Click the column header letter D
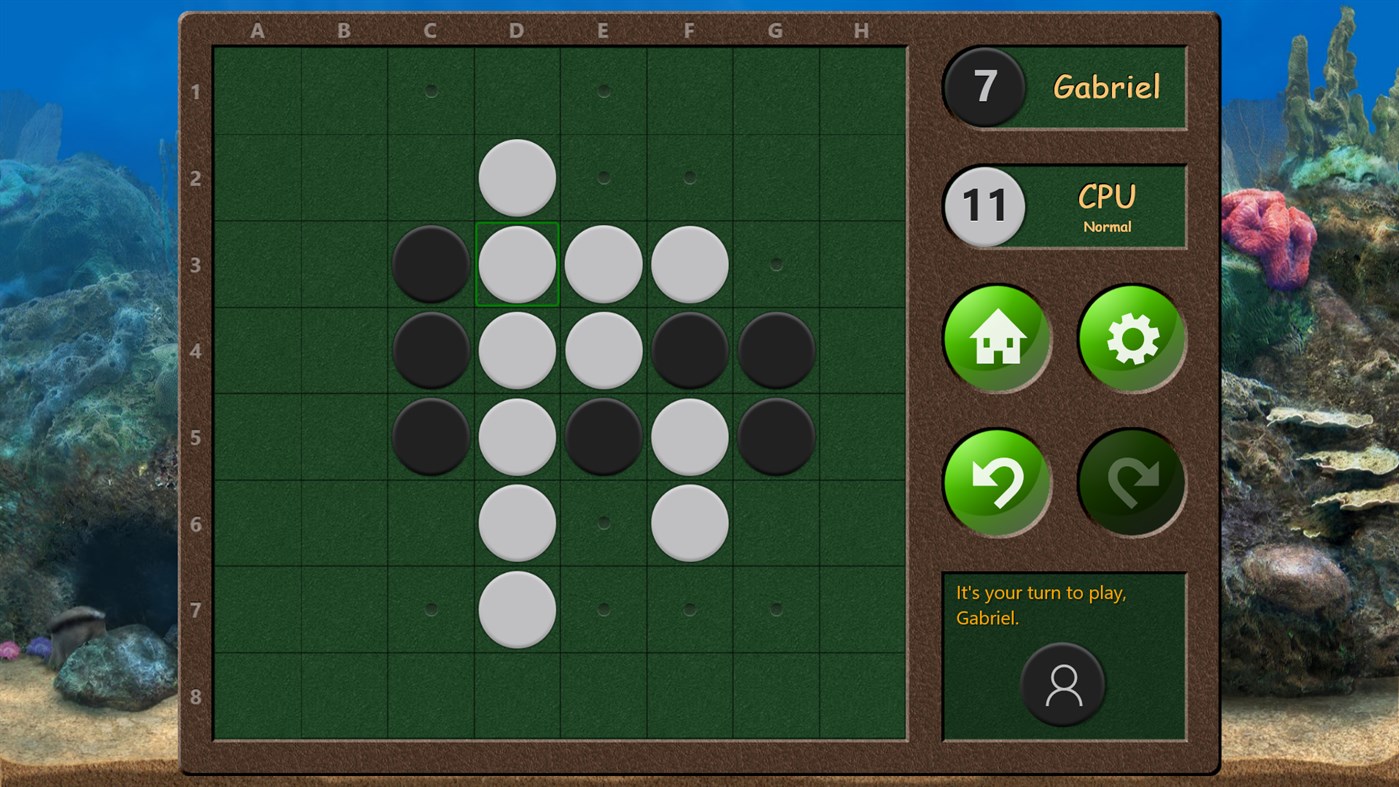The height and width of the screenshot is (787, 1399). click(516, 30)
